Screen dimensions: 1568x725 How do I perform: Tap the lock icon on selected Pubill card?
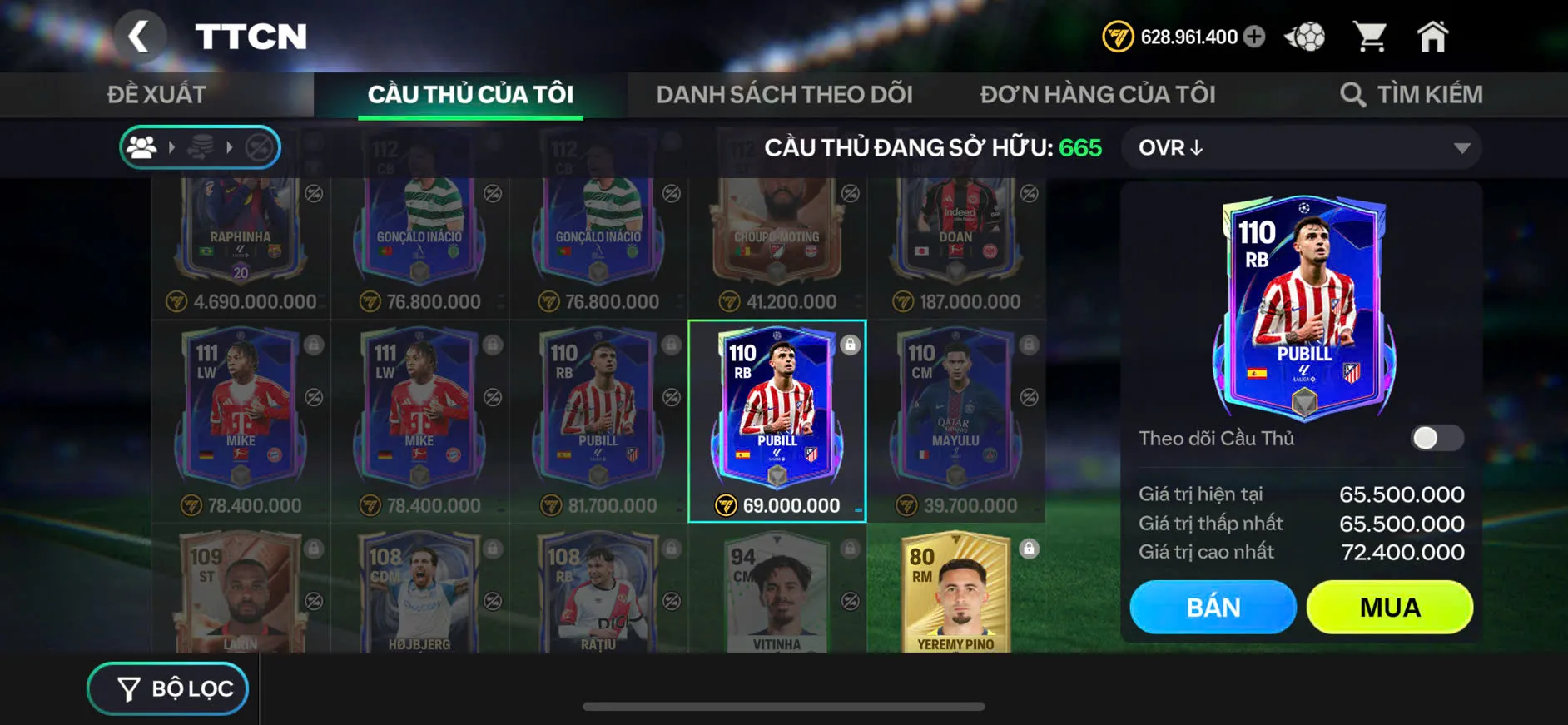pyautogui.click(x=850, y=345)
